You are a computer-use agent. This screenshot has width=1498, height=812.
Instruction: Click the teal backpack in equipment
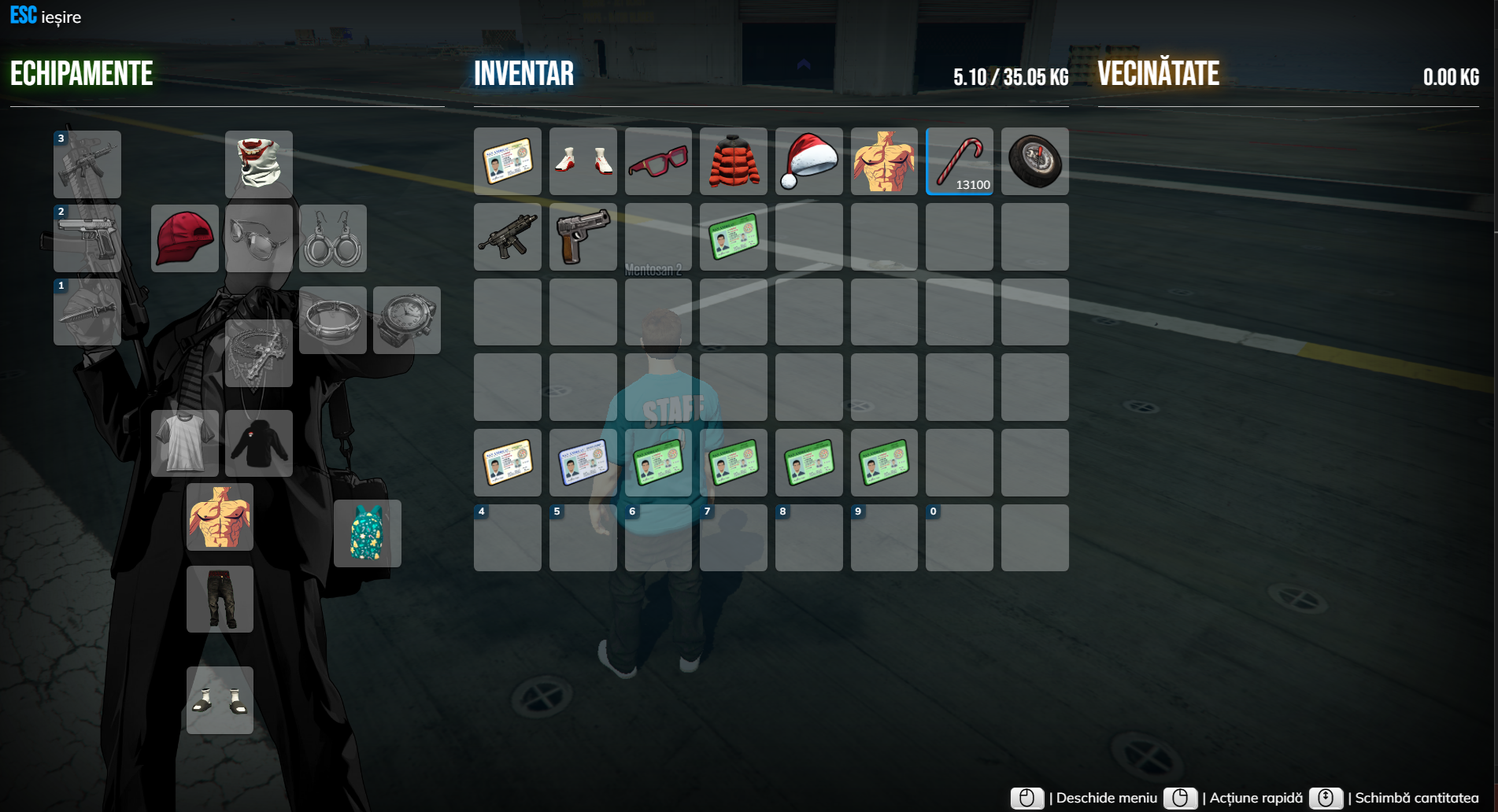coord(367,533)
